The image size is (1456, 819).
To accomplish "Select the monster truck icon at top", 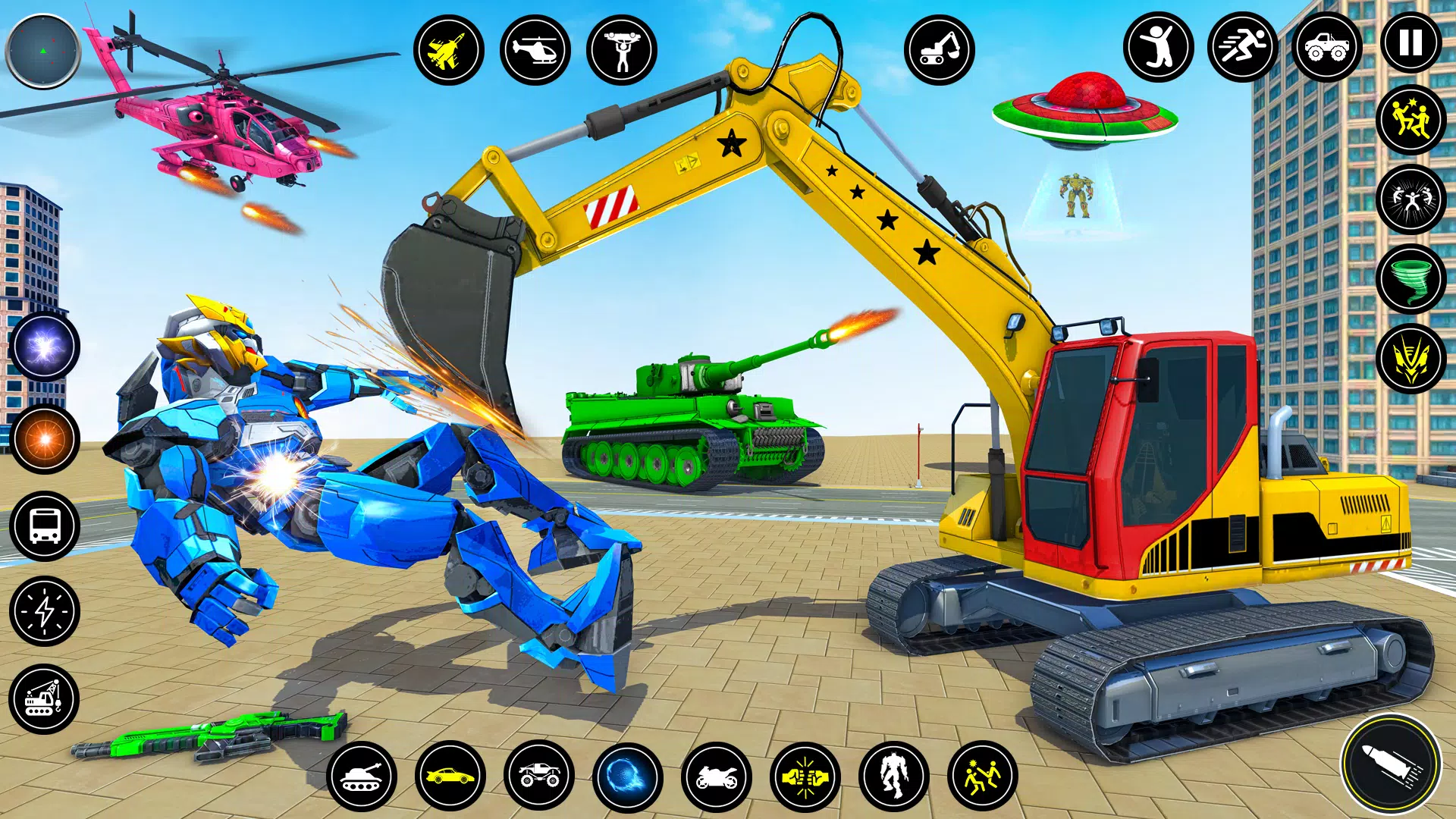I will [1326, 47].
